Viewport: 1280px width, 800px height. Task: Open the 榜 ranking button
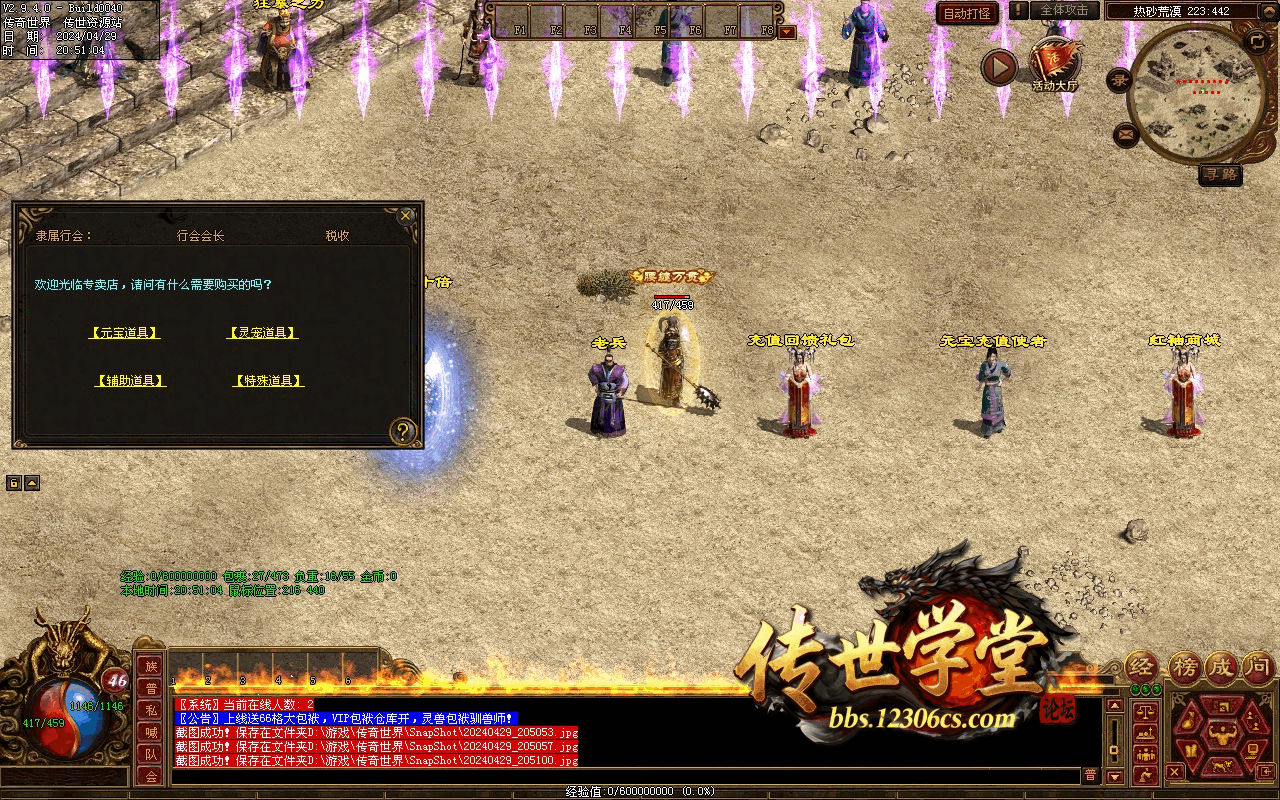point(1184,666)
